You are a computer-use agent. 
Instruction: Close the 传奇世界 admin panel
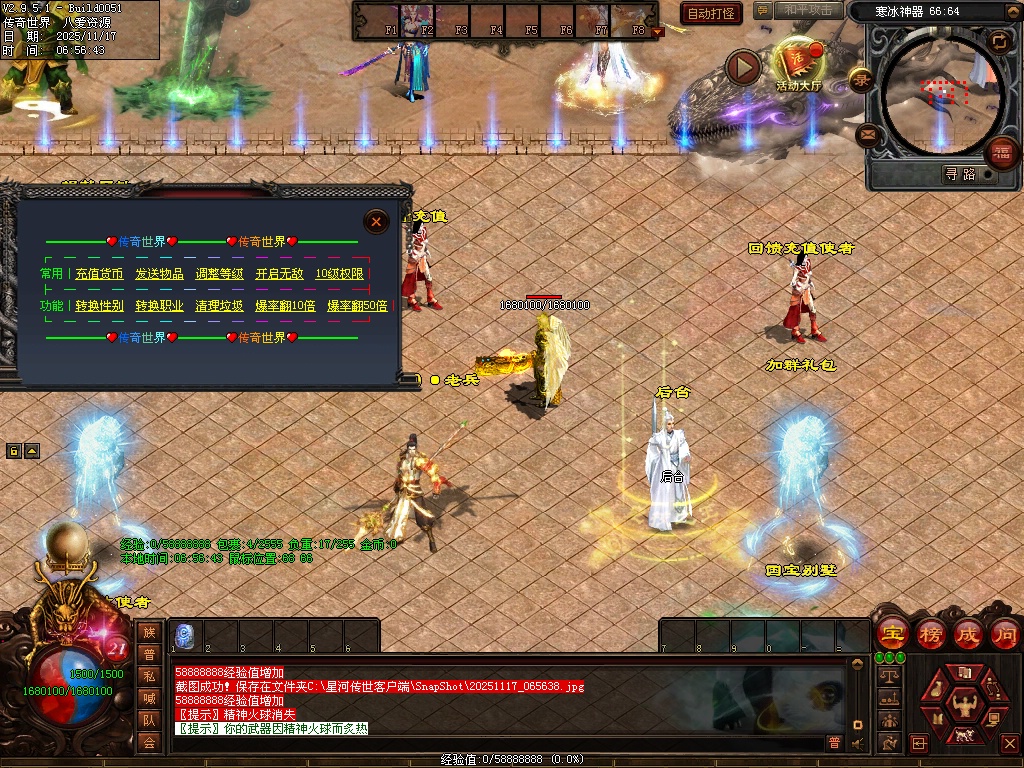[x=376, y=221]
